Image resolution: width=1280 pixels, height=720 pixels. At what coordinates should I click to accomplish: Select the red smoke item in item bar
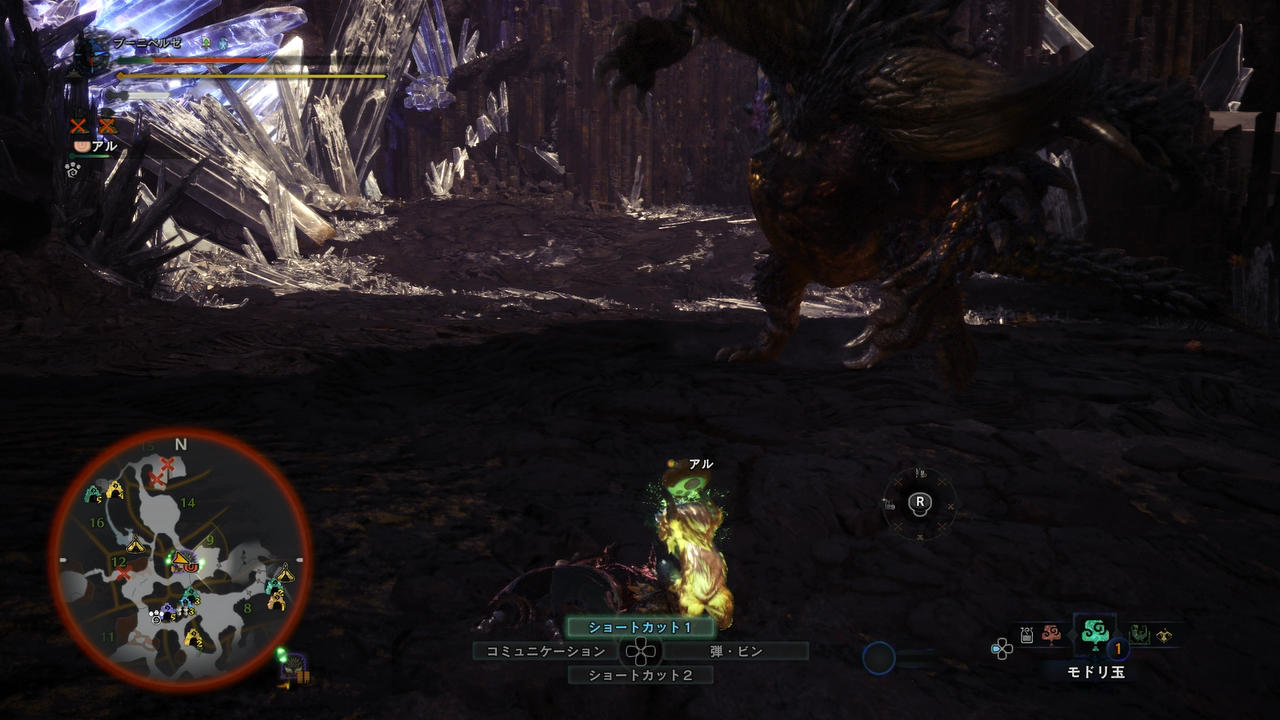[x=1050, y=634]
